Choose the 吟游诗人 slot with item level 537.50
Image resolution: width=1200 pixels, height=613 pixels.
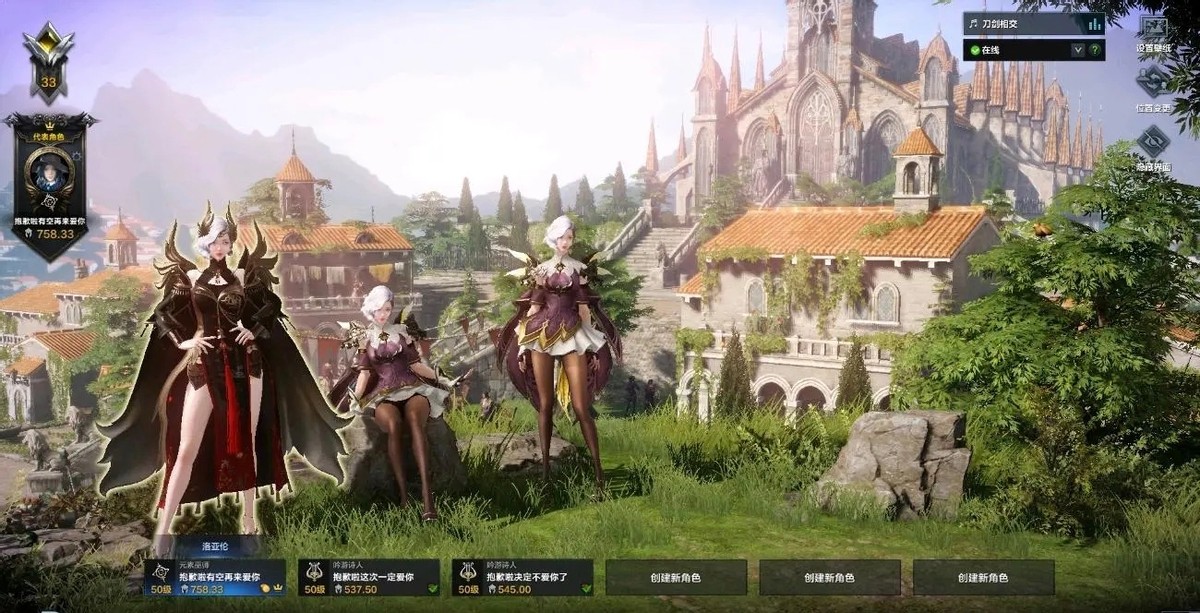coord(369,578)
